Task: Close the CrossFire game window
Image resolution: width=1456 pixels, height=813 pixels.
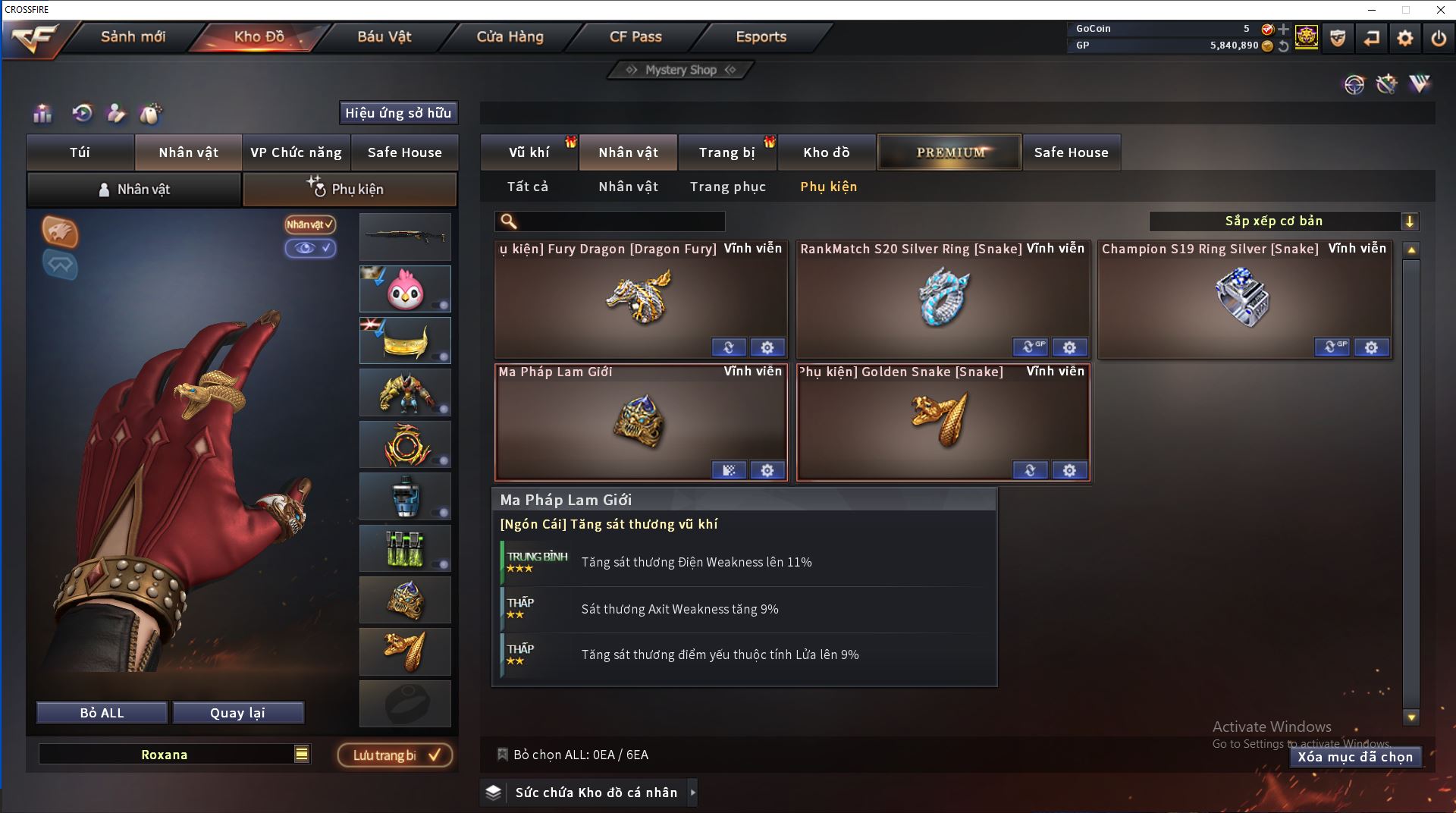Action: coord(1440,10)
